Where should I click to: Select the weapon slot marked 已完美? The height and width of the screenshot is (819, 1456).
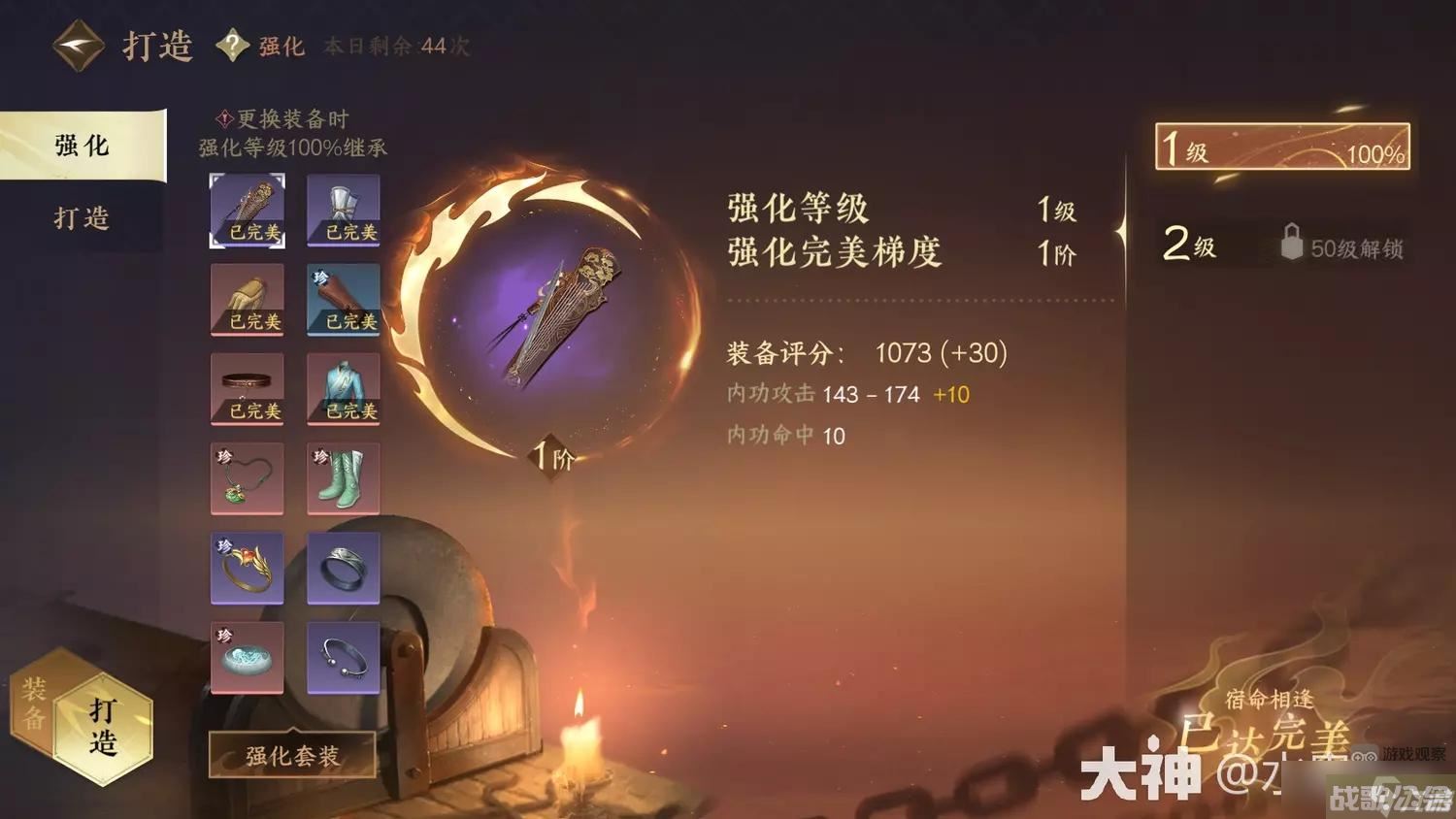tap(247, 210)
